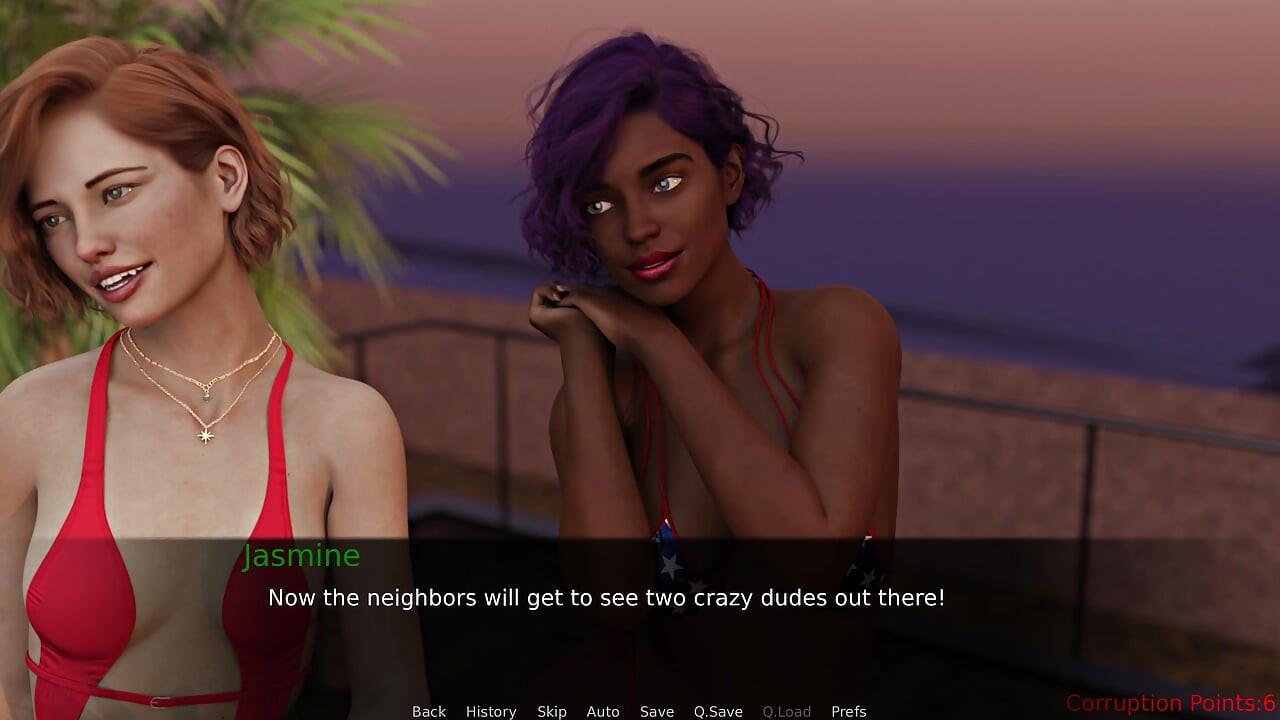The image size is (1280, 720).
Task: Open the Save game screen
Action: [657, 711]
